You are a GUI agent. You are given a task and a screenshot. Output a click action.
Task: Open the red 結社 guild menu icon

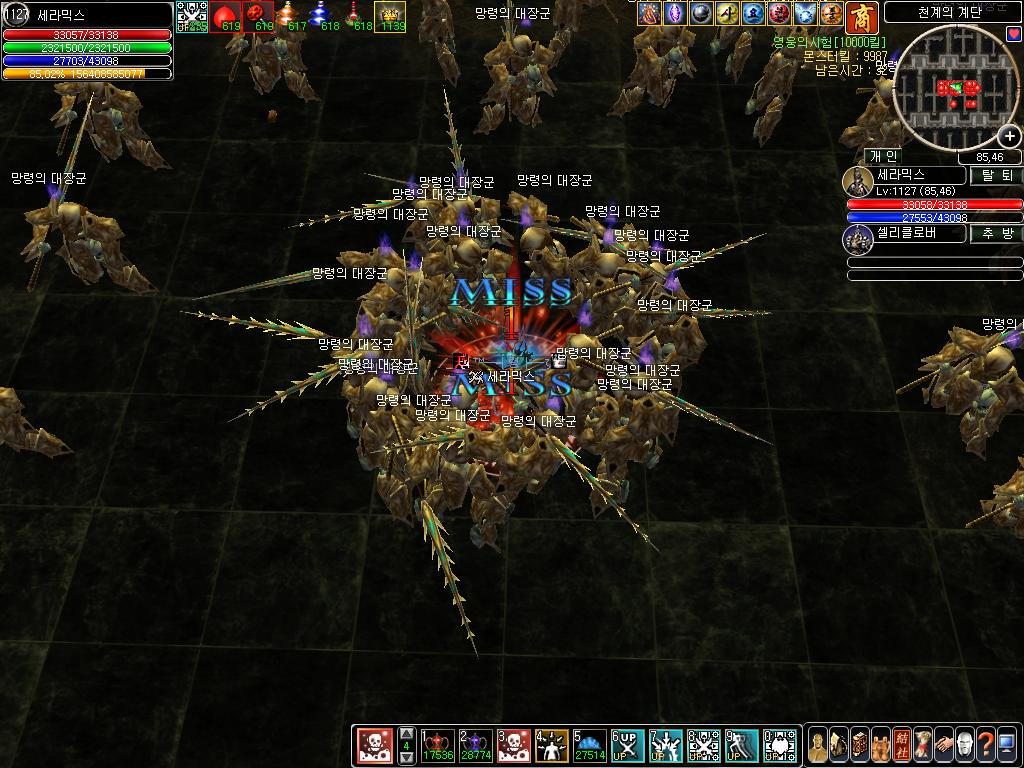click(902, 745)
